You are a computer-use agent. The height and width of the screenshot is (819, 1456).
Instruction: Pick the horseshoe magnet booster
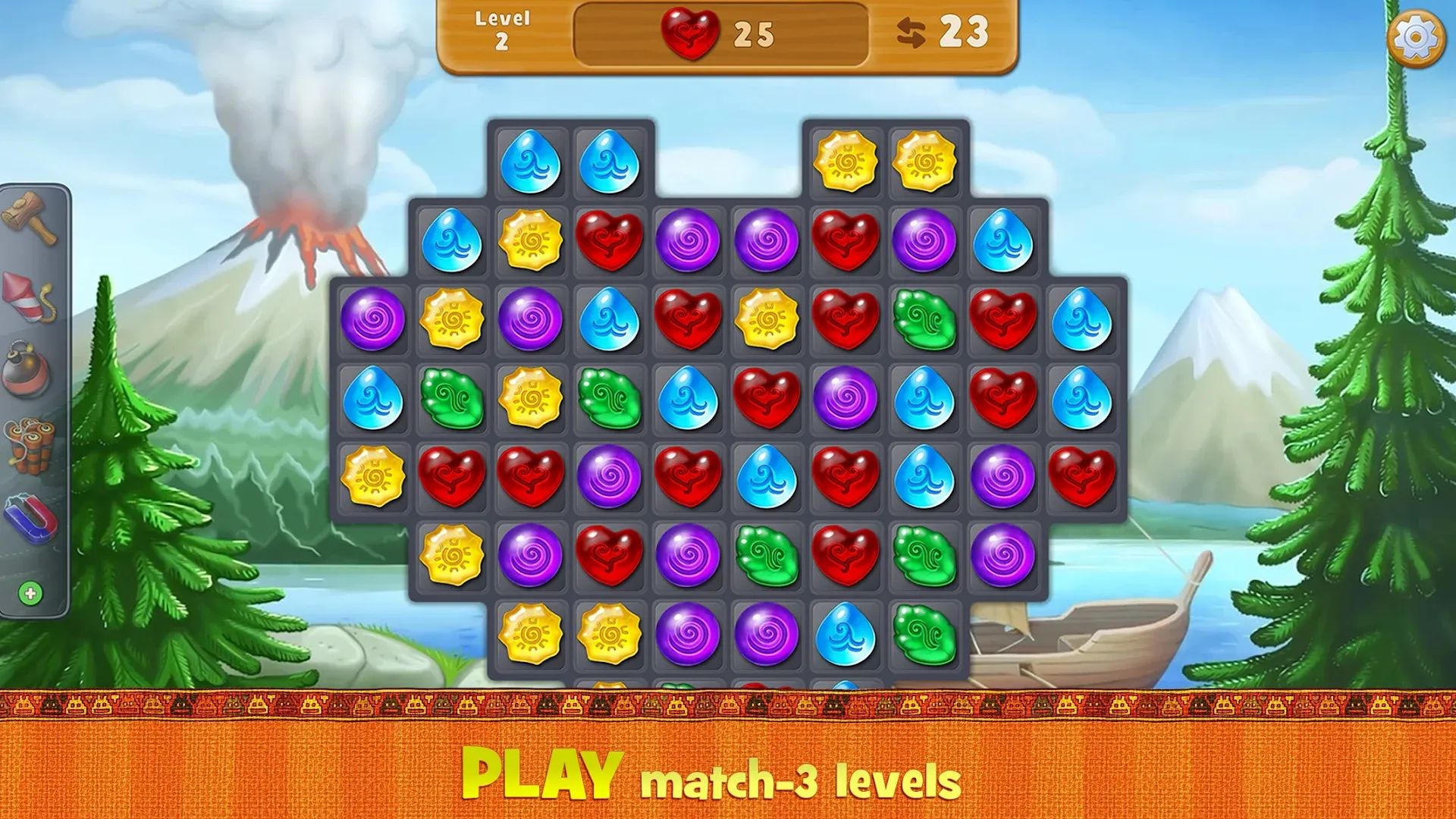[31, 519]
